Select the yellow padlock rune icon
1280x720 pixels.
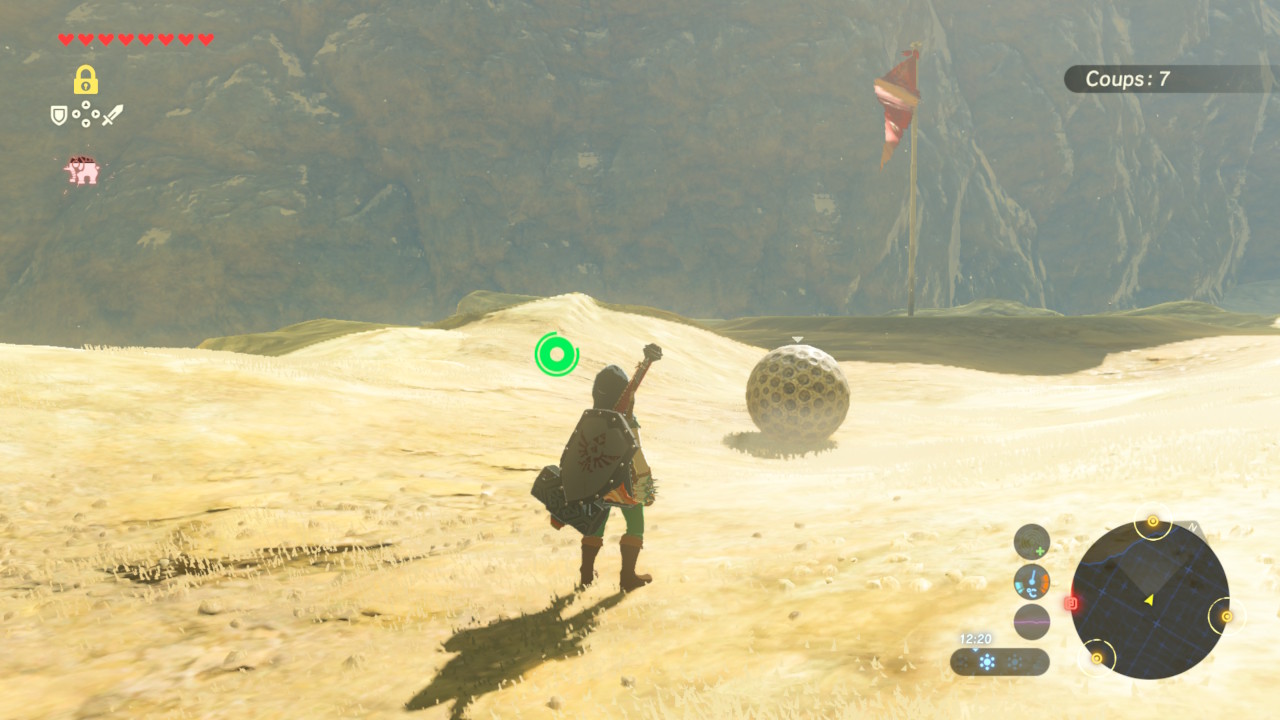coord(86,80)
